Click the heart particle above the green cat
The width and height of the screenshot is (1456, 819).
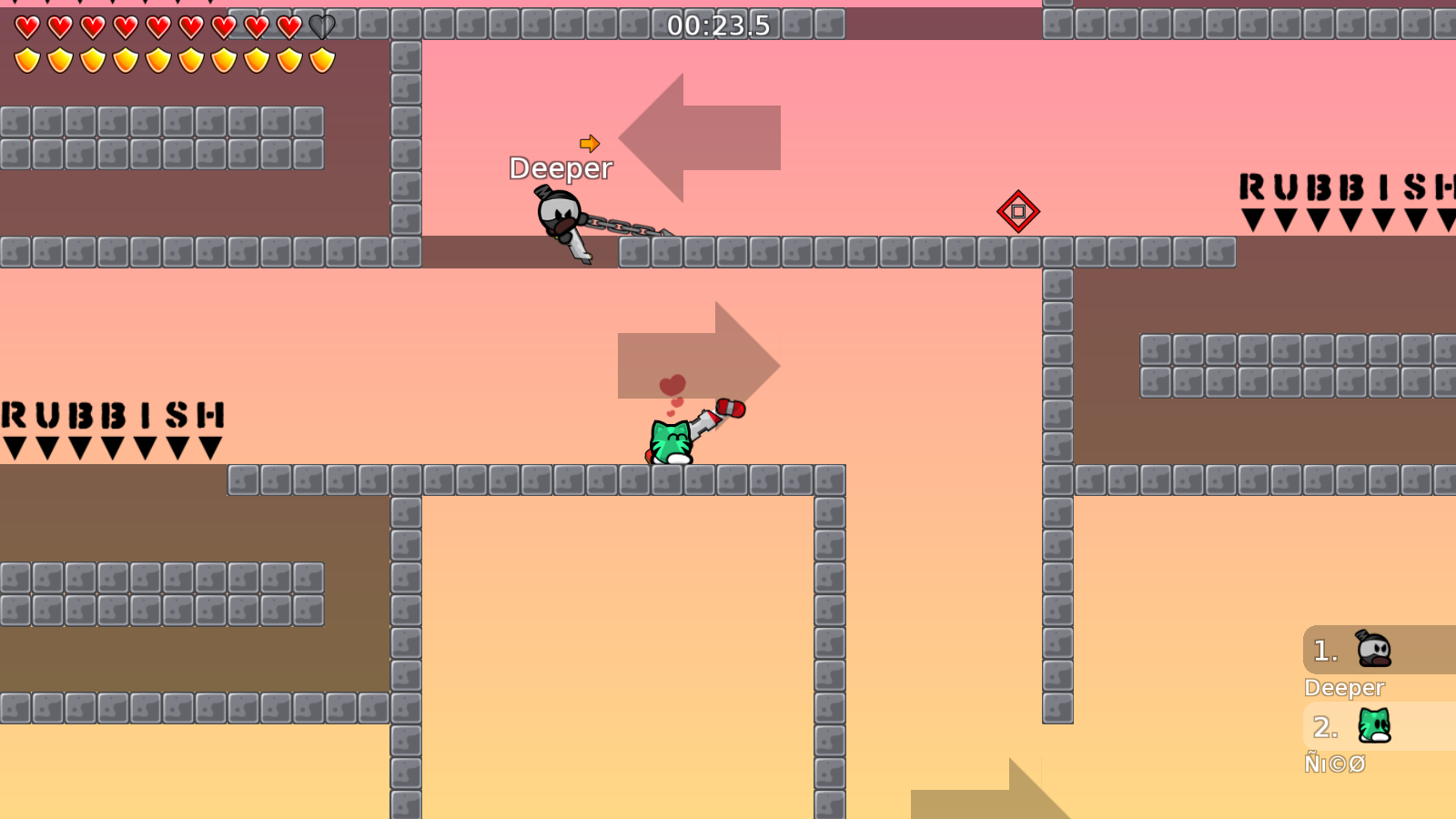(671, 385)
